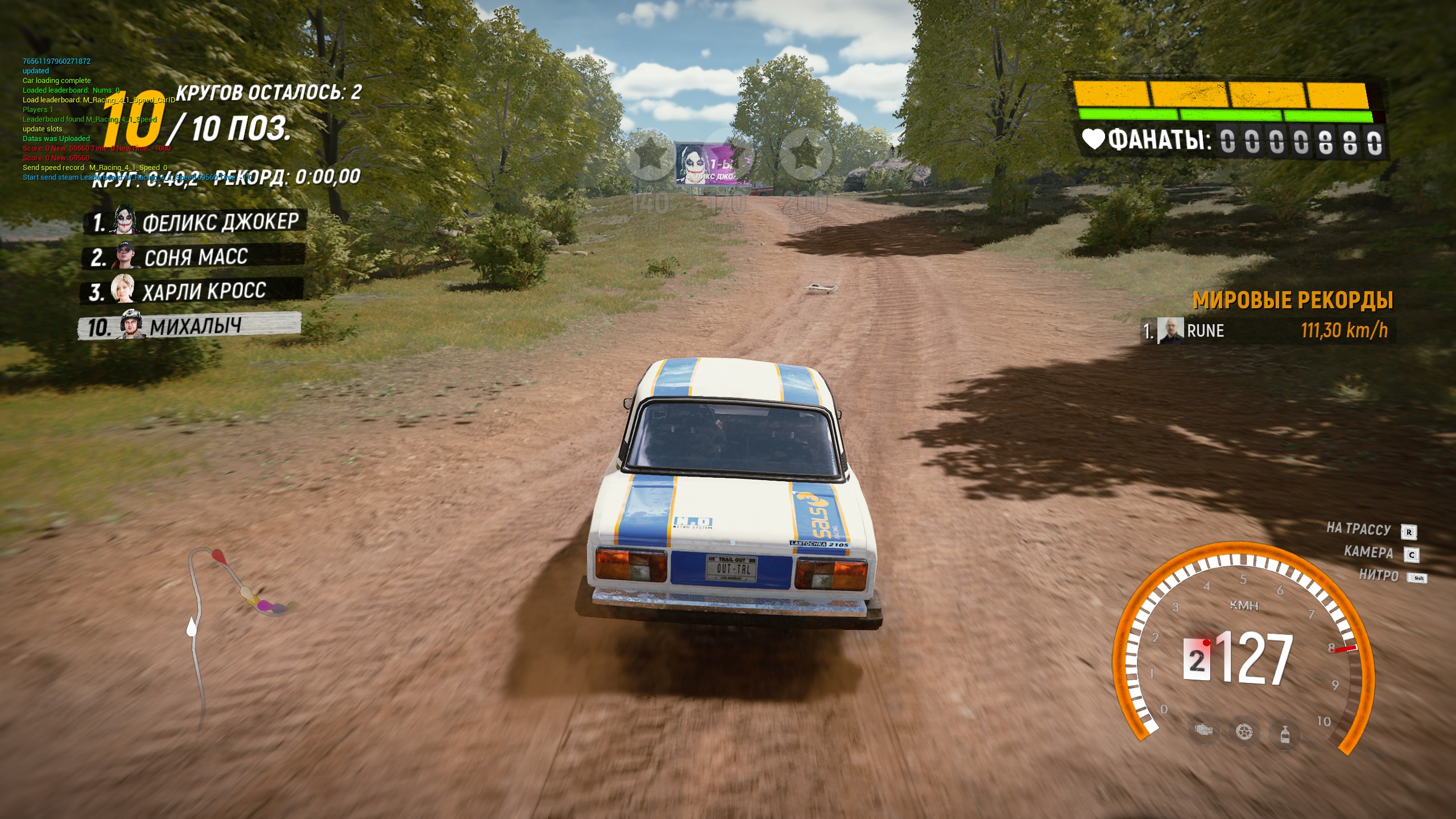Click the engine status icon
Screen dimensions: 1456x819
click(x=1203, y=730)
